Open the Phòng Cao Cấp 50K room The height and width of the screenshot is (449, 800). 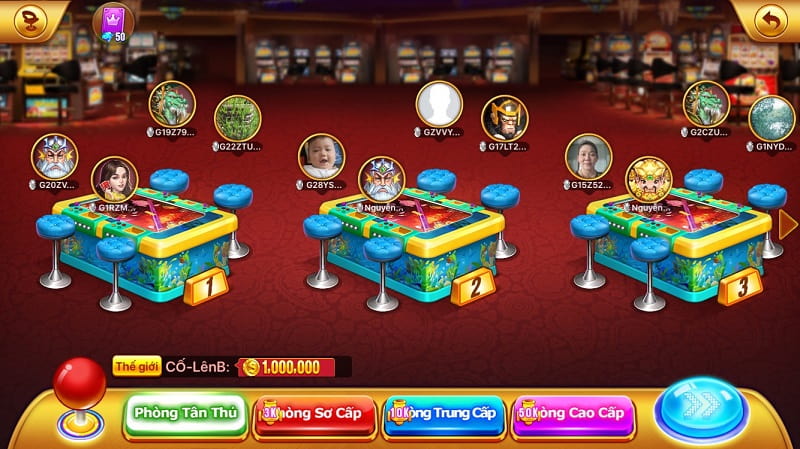[573, 413]
